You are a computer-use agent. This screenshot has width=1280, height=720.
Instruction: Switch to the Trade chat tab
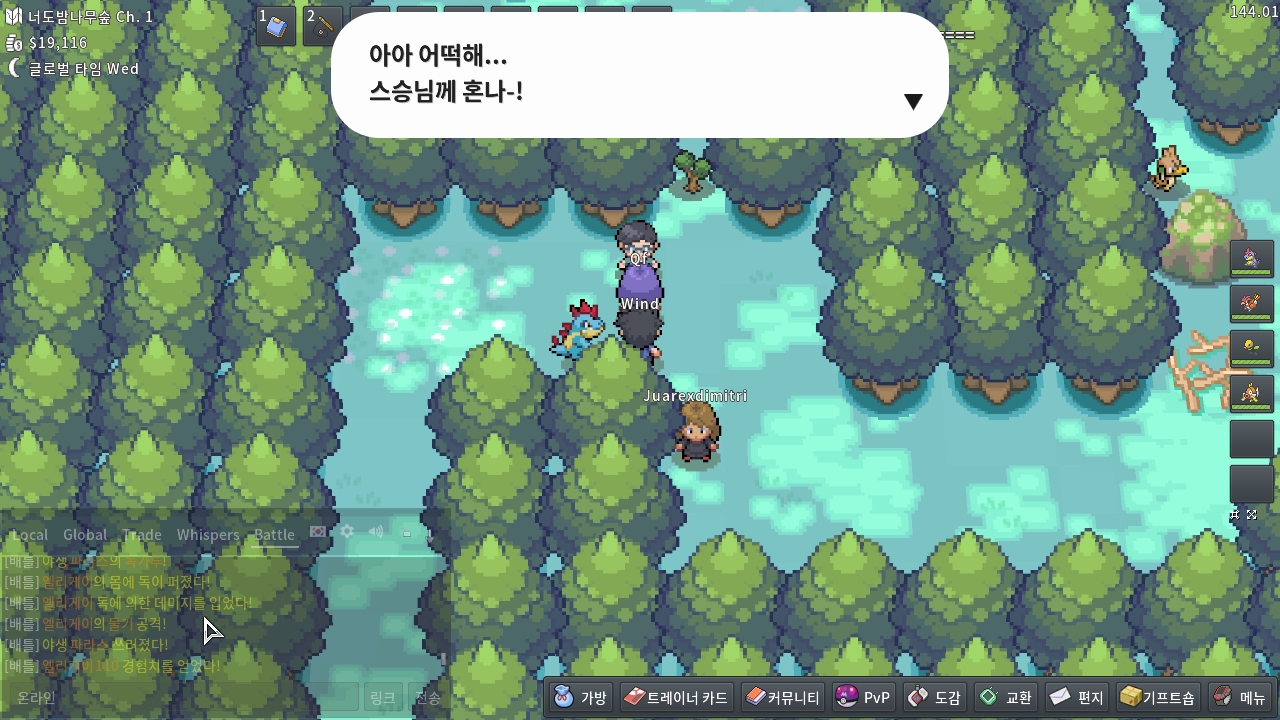tap(142, 535)
